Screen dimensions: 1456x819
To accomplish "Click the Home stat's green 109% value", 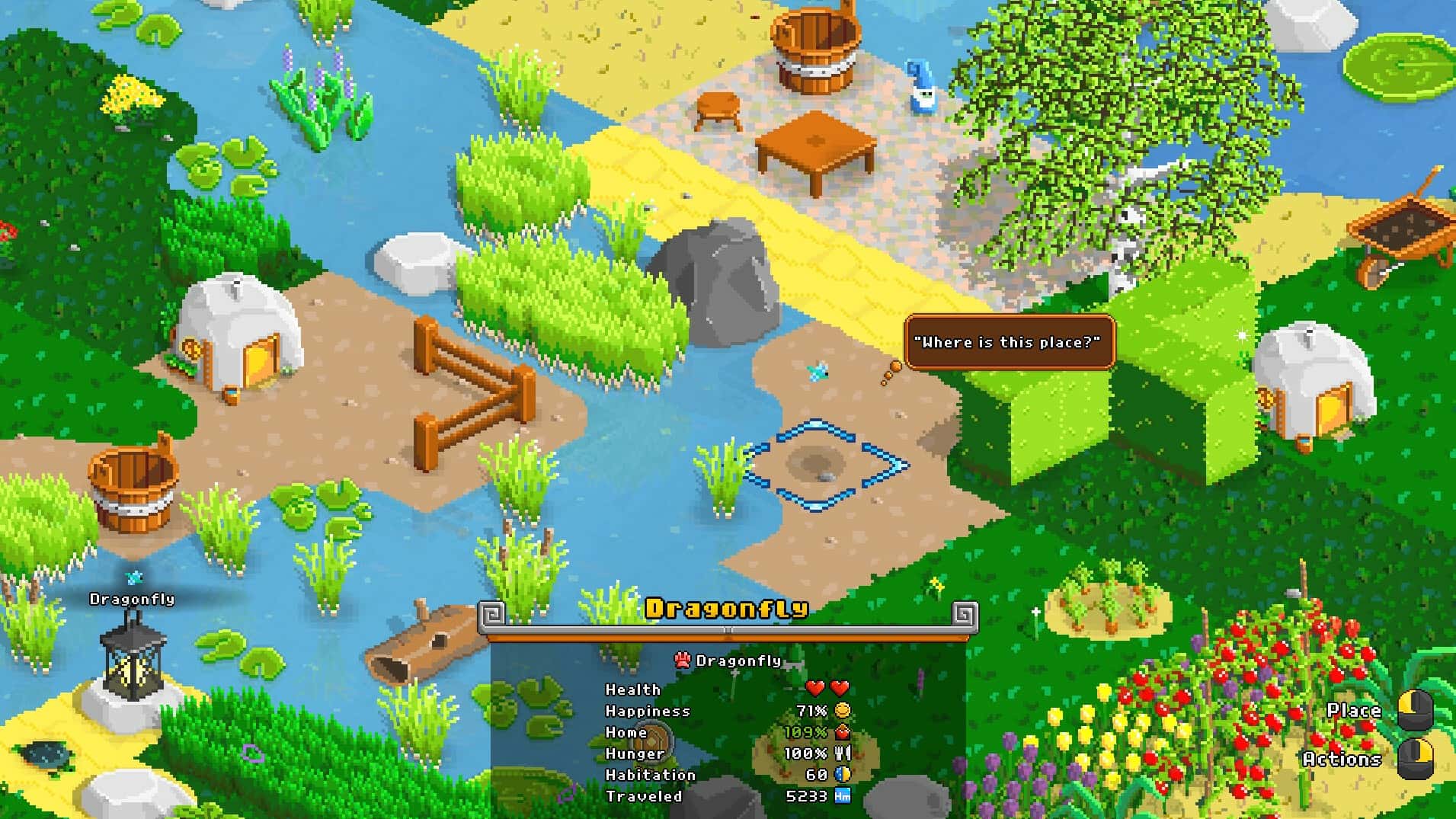I will (x=808, y=731).
